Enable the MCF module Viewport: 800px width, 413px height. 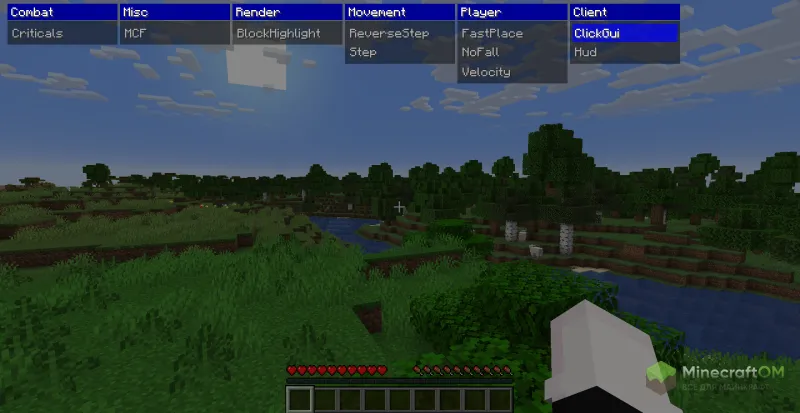click(134, 33)
